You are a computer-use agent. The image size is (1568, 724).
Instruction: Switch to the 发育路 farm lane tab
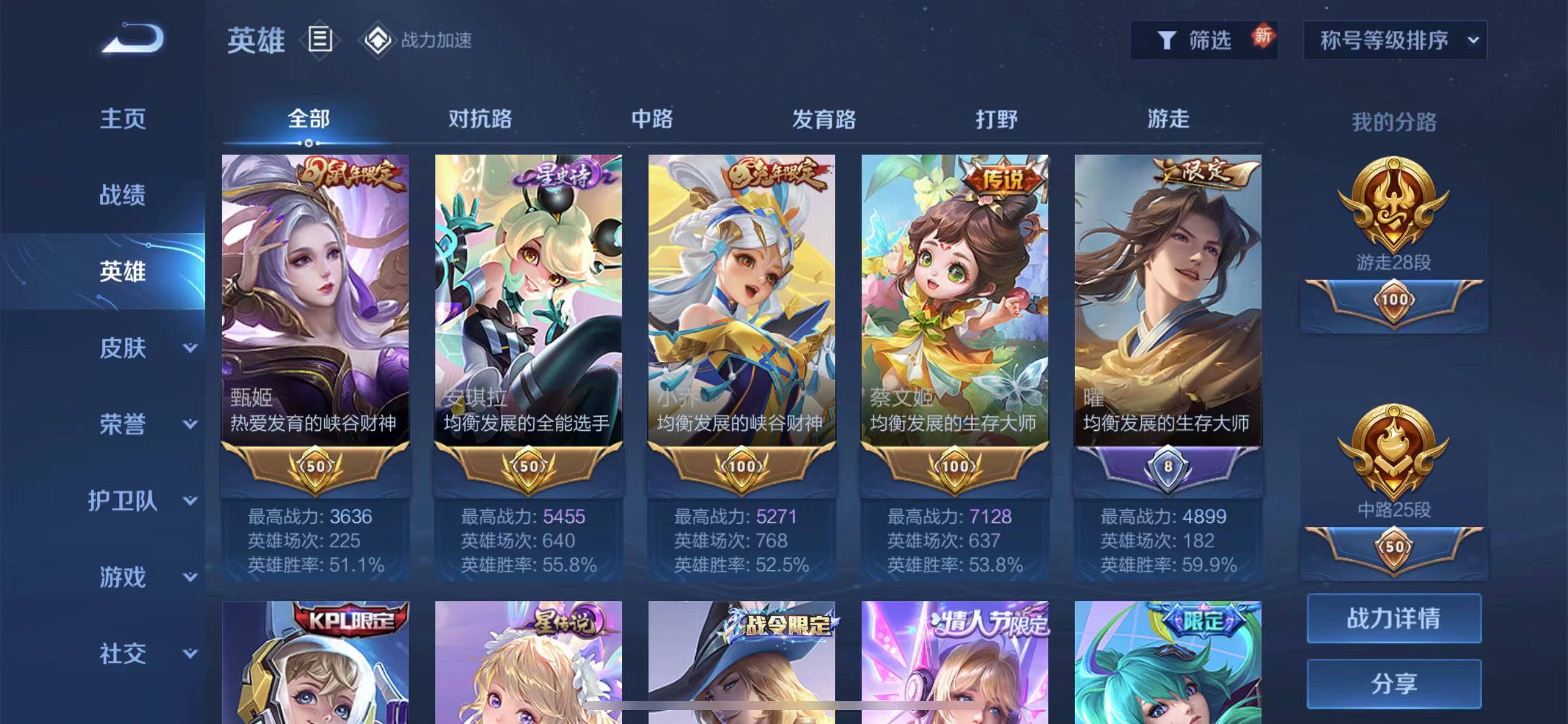coord(824,119)
